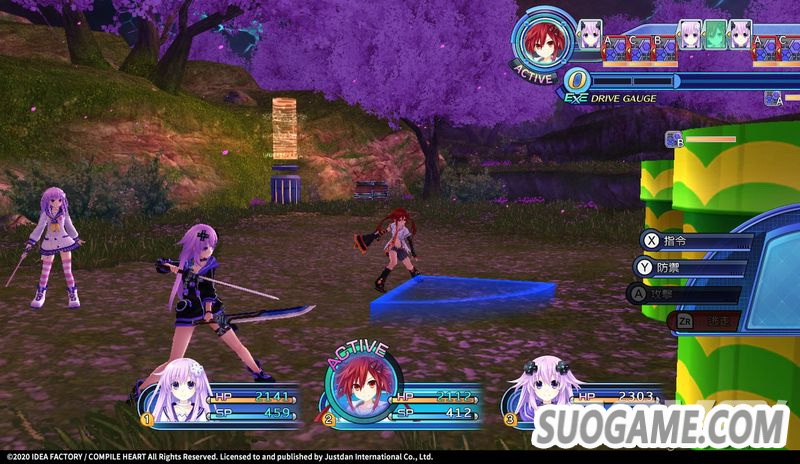This screenshot has height=464, width=800.
Task: Click the green silhouette turn-order card
Action: pyautogui.click(x=715, y=34)
